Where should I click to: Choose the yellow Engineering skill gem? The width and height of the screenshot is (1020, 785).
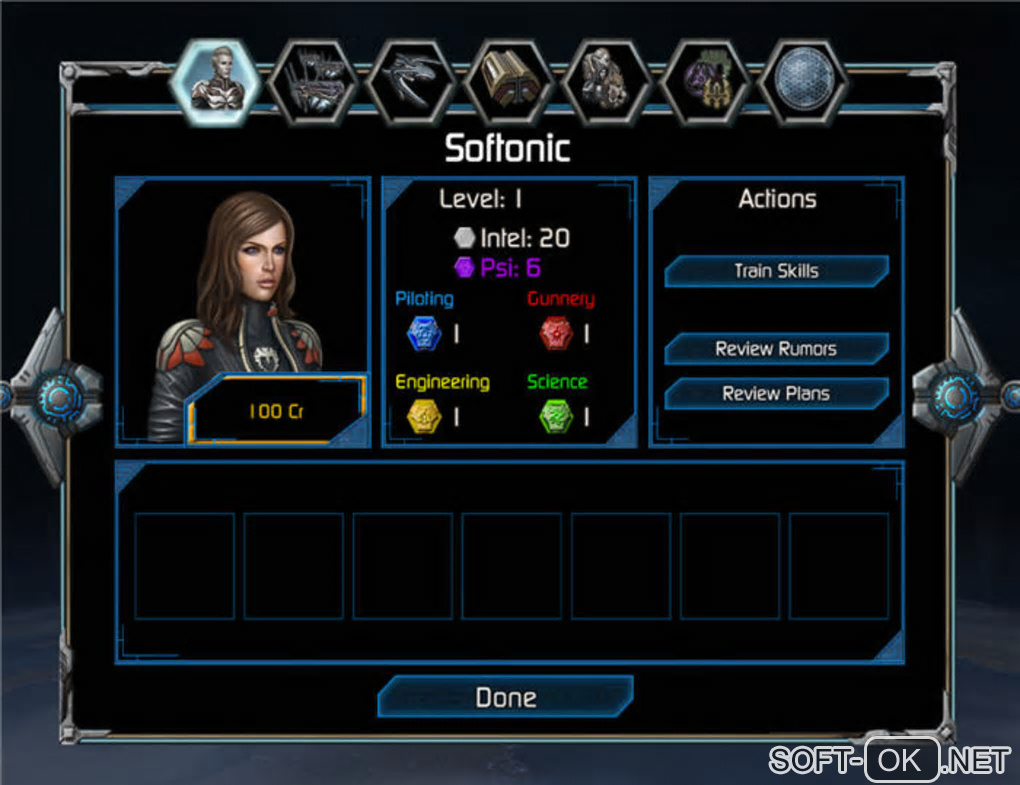point(423,416)
